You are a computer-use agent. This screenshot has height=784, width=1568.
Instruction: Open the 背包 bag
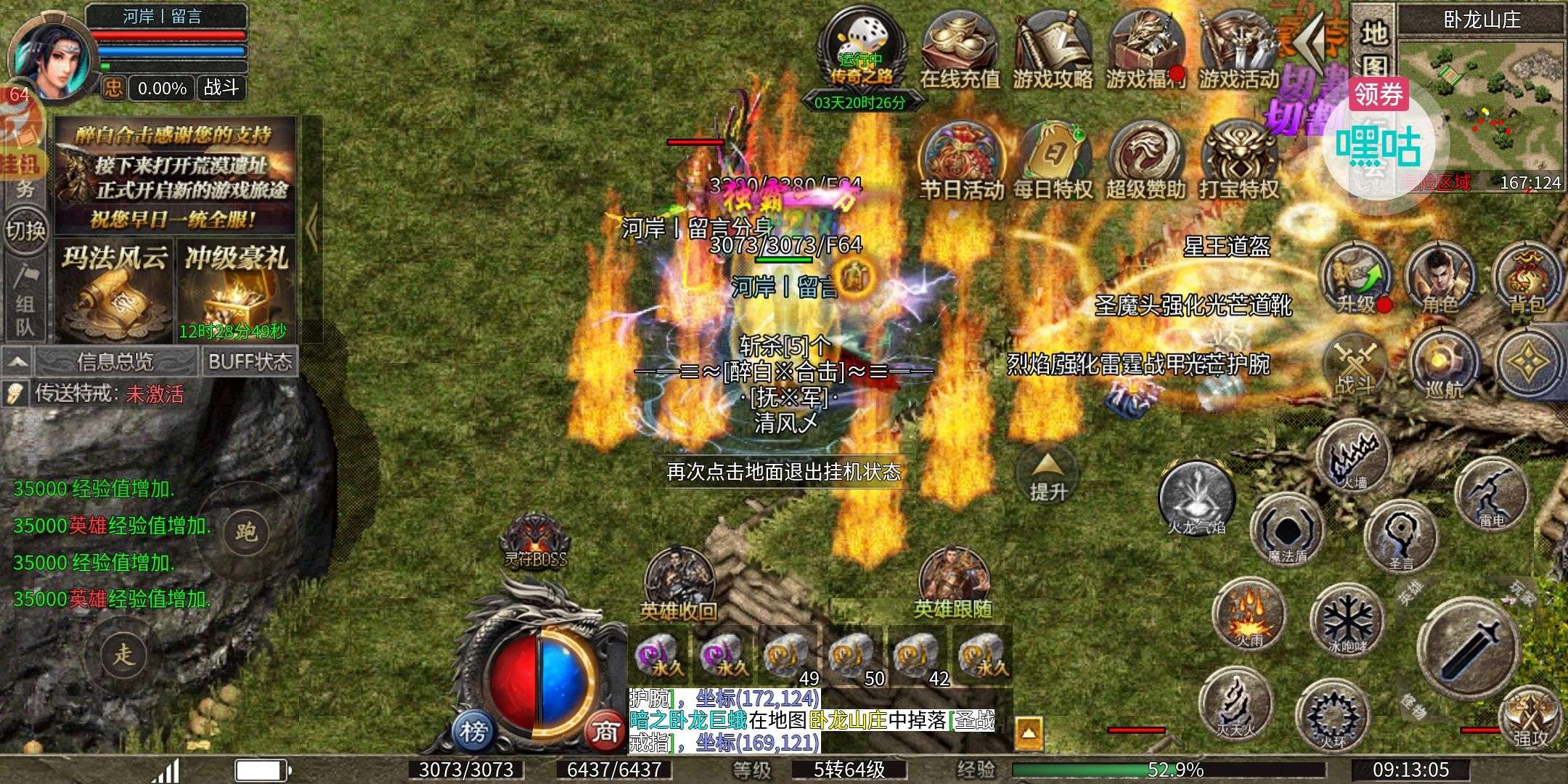pyautogui.click(x=1527, y=279)
